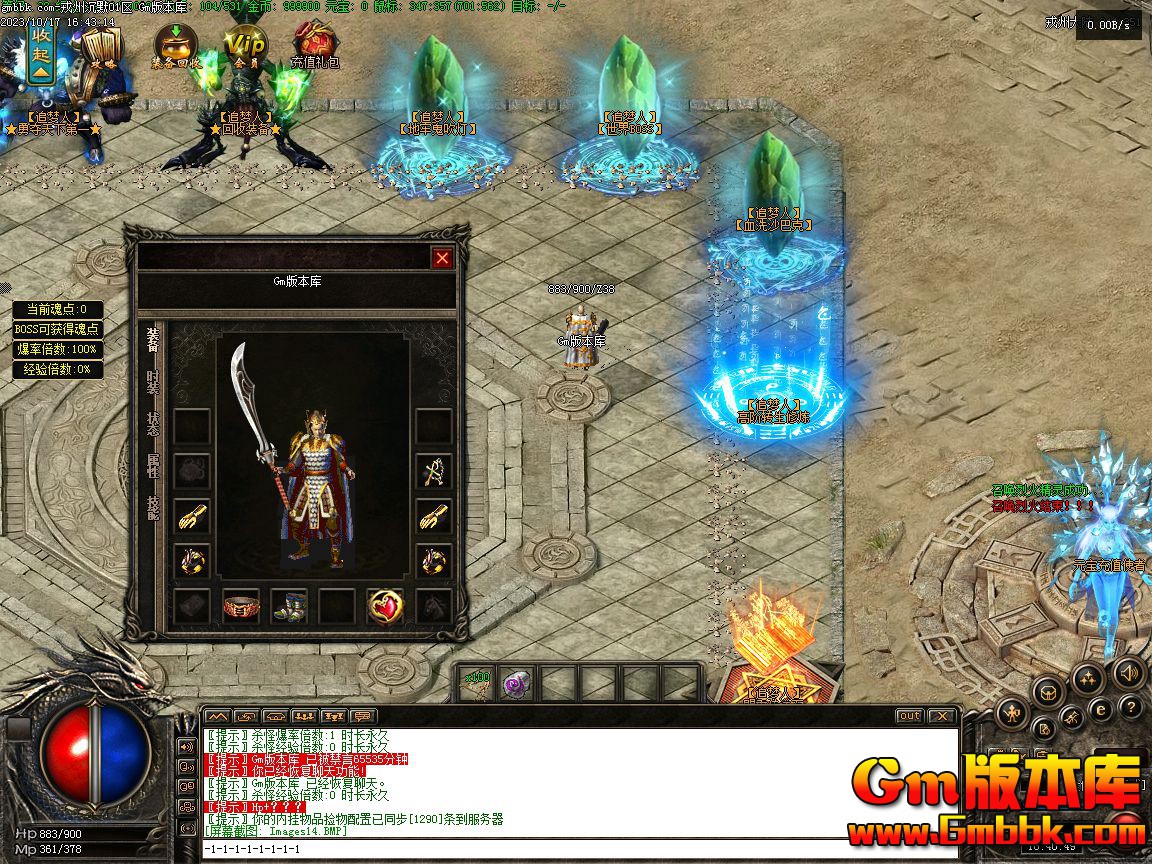This screenshot has width=1152, height=864.
Task: Click the chat window's 'out' button
Action: pos(909,716)
